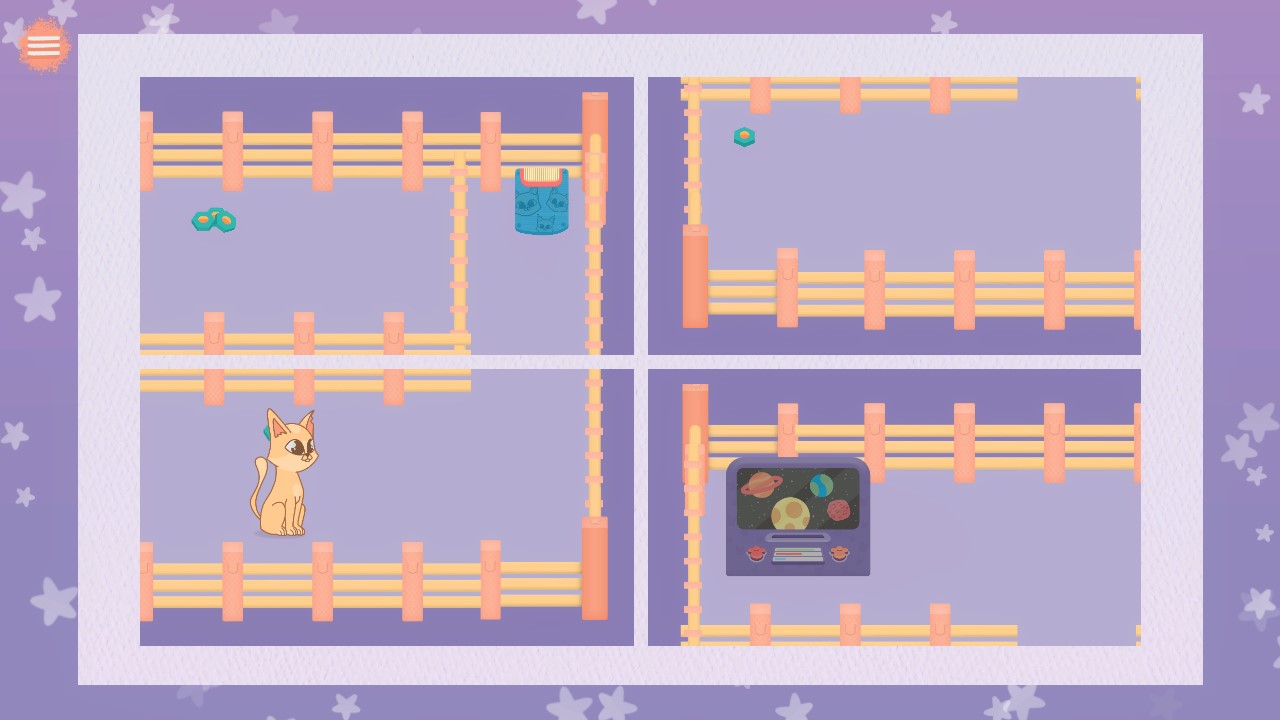Select the green pet treats near the fence

(213, 220)
